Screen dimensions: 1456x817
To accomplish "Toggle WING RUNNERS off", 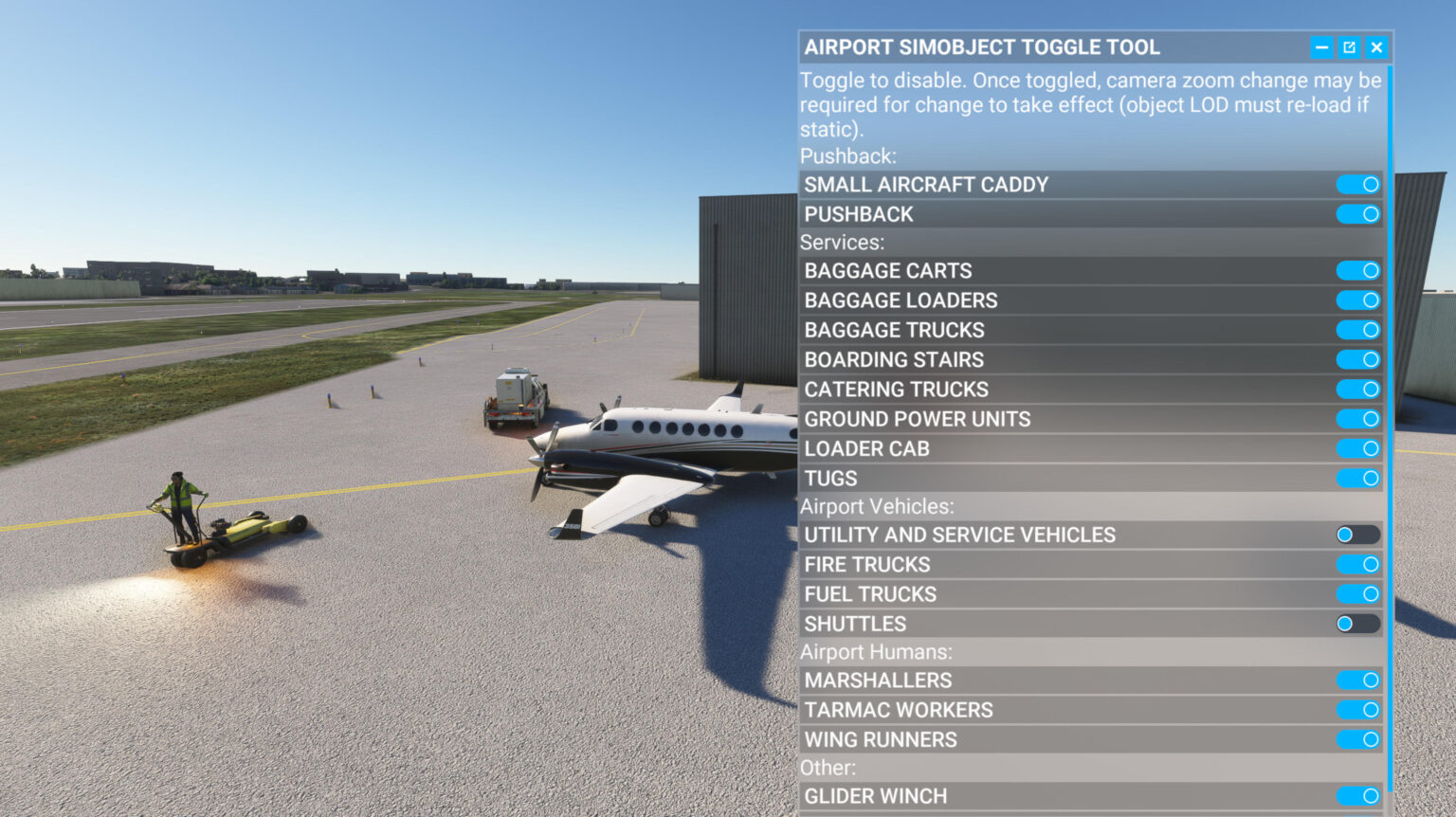I will (x=1357, y=738).
